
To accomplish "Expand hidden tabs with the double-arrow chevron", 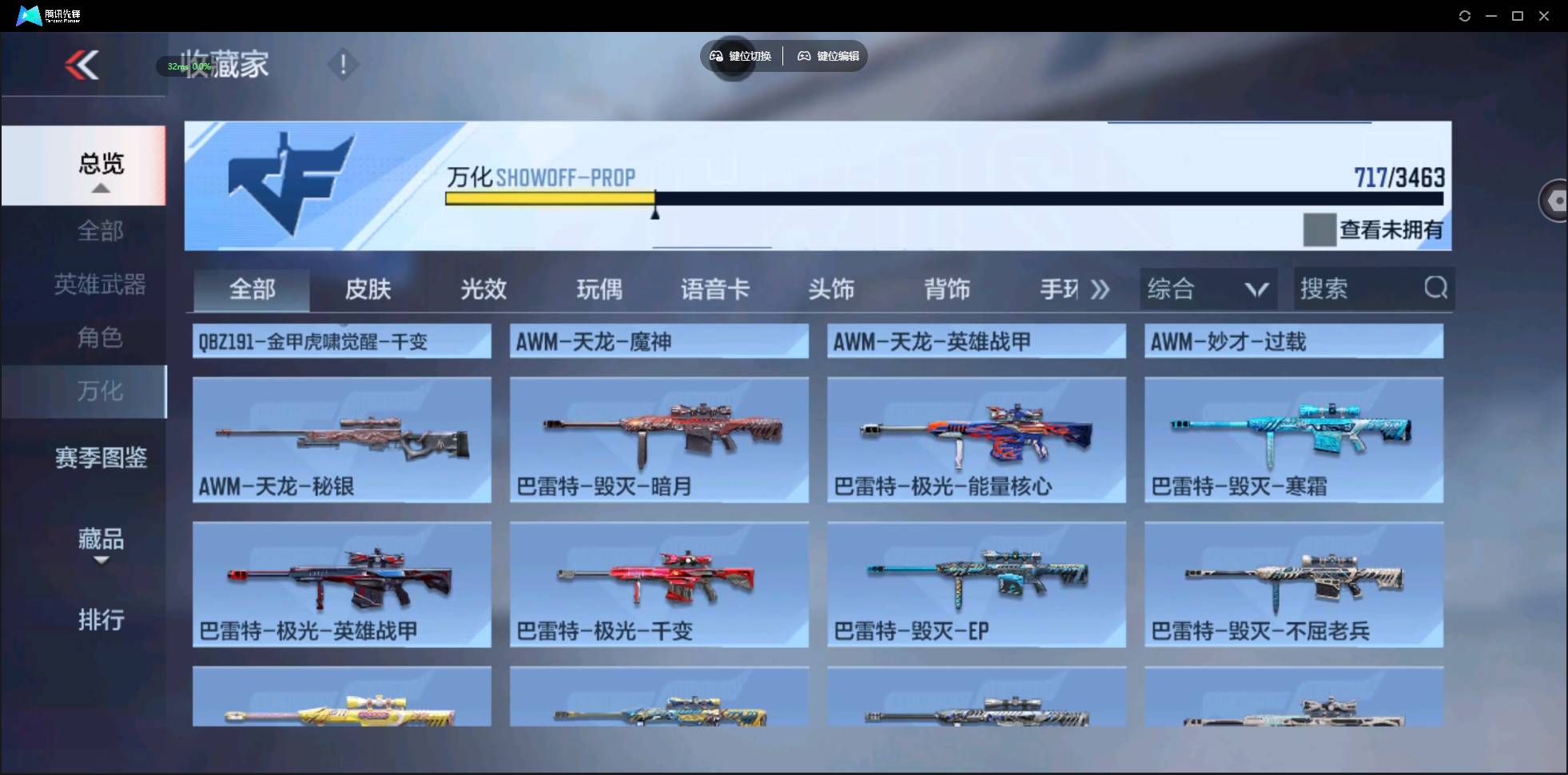I will pyautogui.click(x=1100, y=289).
